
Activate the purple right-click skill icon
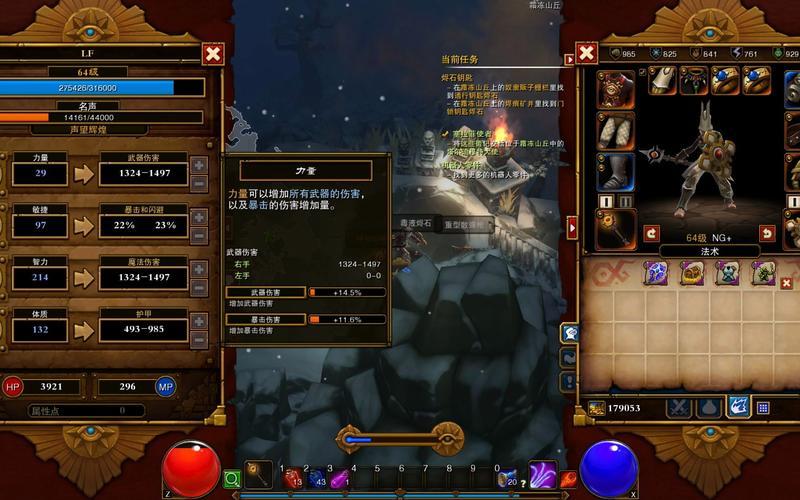click(543, 475)
